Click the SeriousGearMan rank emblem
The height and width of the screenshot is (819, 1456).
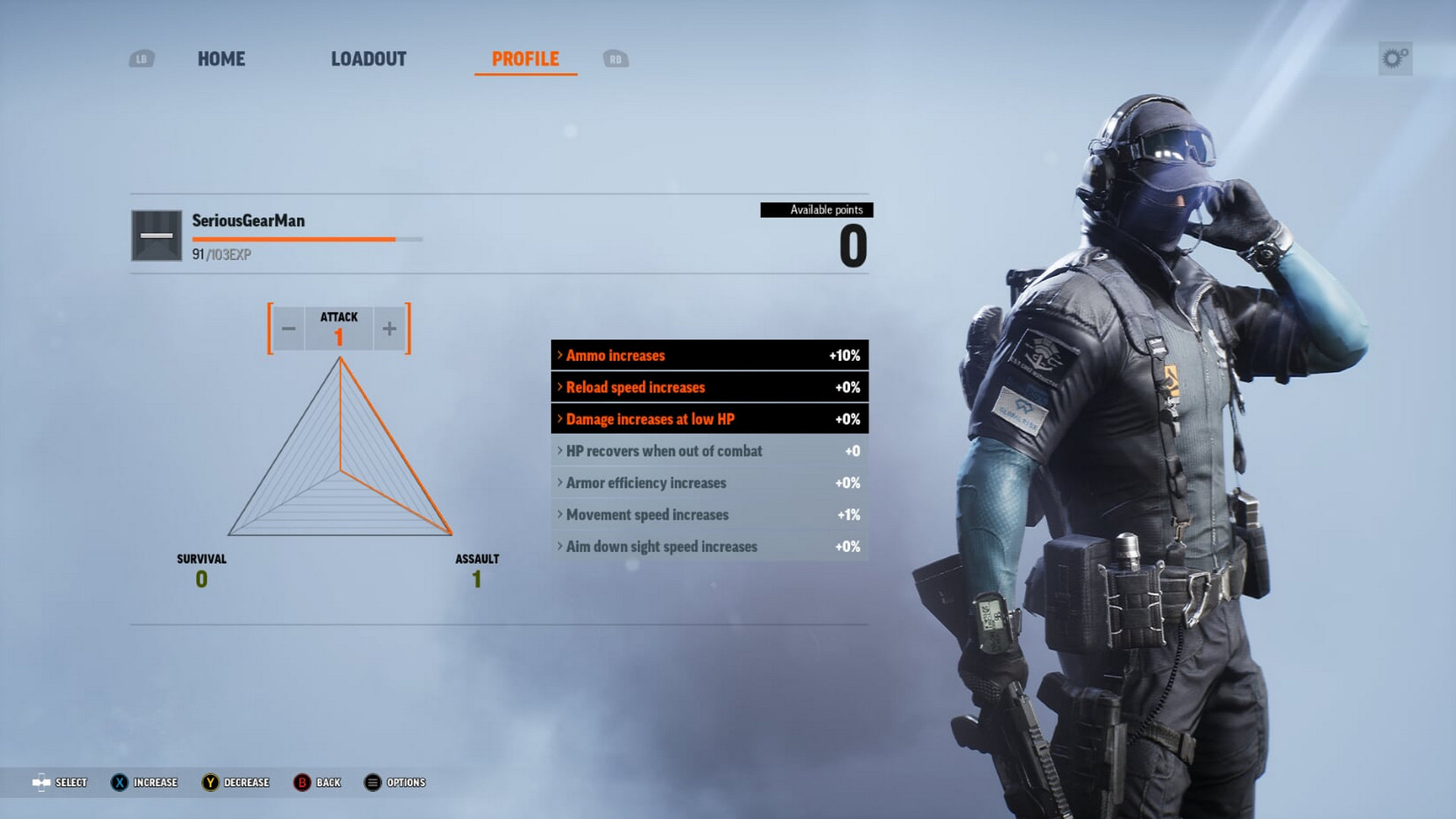click(x=156, y=235)
